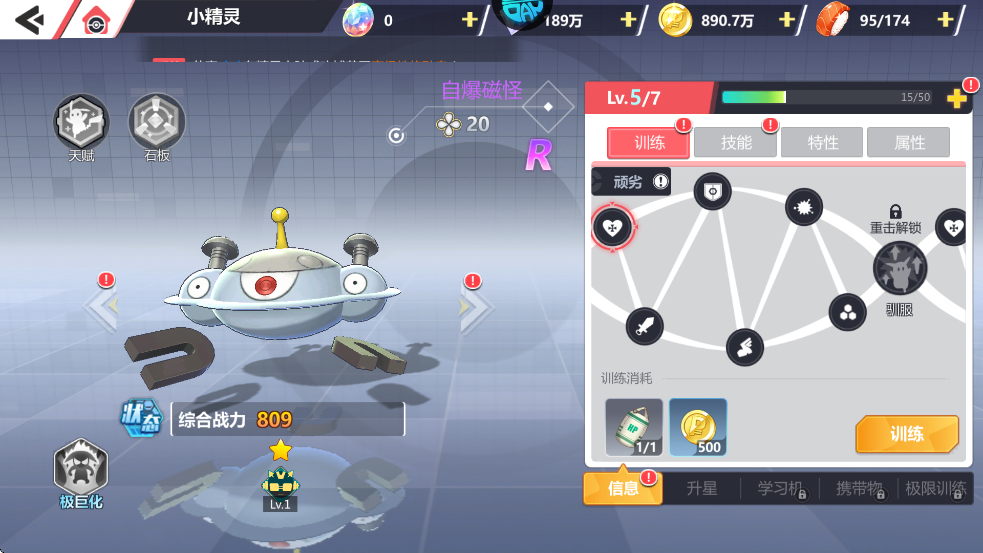Image resolution: width=983 pixels, height=553 pixels.
Task: Add more gold coins
Action: (x=787, y=20)
